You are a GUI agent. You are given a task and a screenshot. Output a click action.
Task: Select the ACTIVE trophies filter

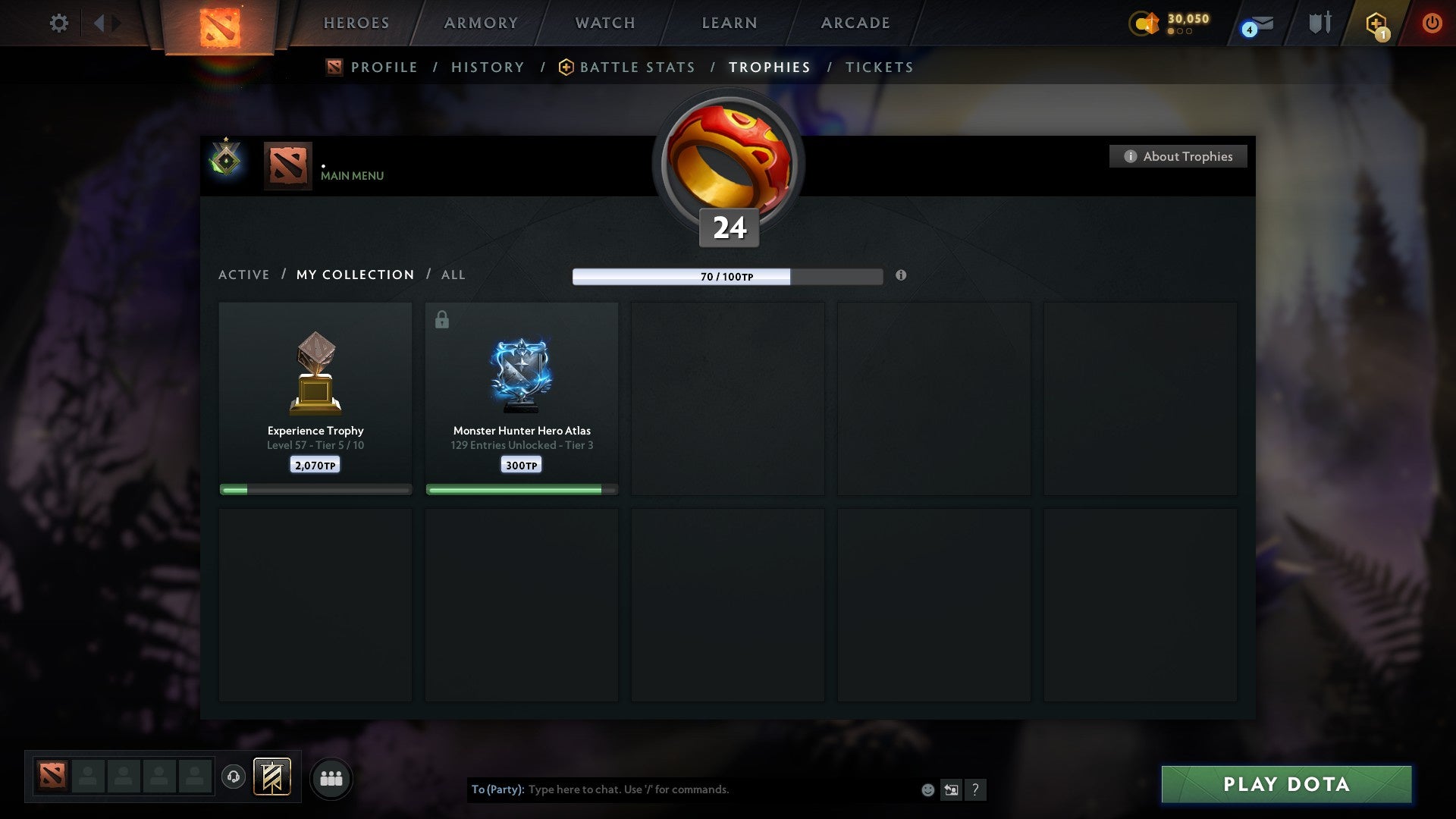244,275
